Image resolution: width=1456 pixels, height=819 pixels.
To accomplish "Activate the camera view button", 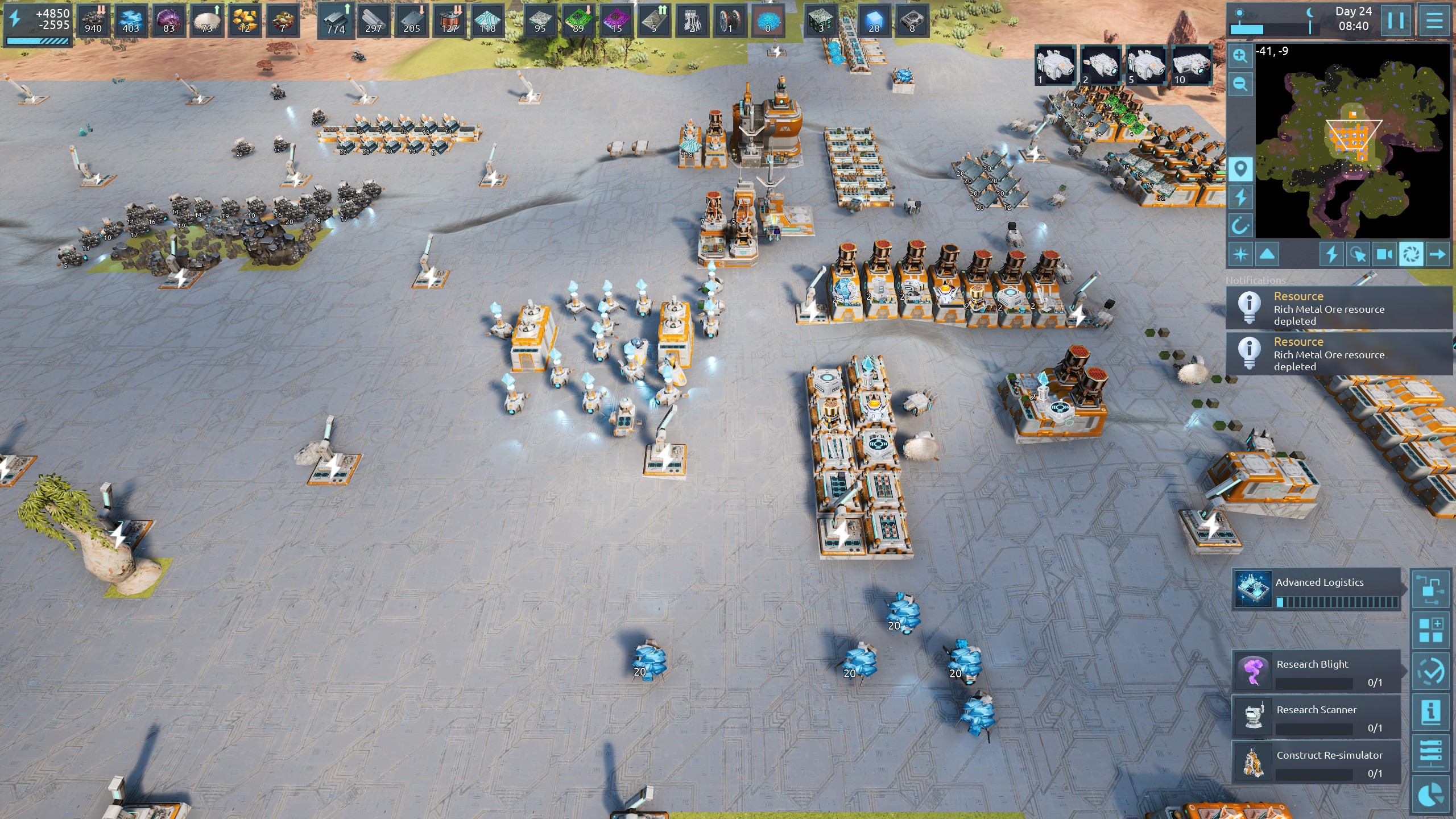I will tap(1384, 254).
